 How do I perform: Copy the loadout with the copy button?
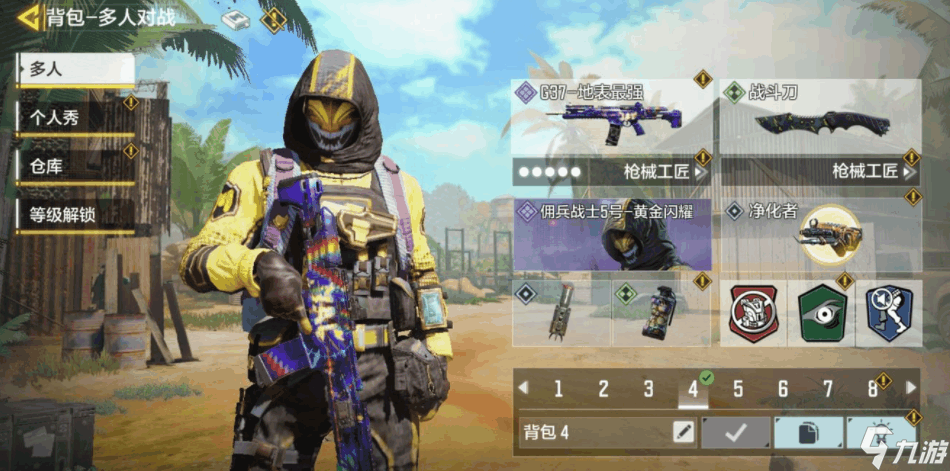(x=808, y=432)
